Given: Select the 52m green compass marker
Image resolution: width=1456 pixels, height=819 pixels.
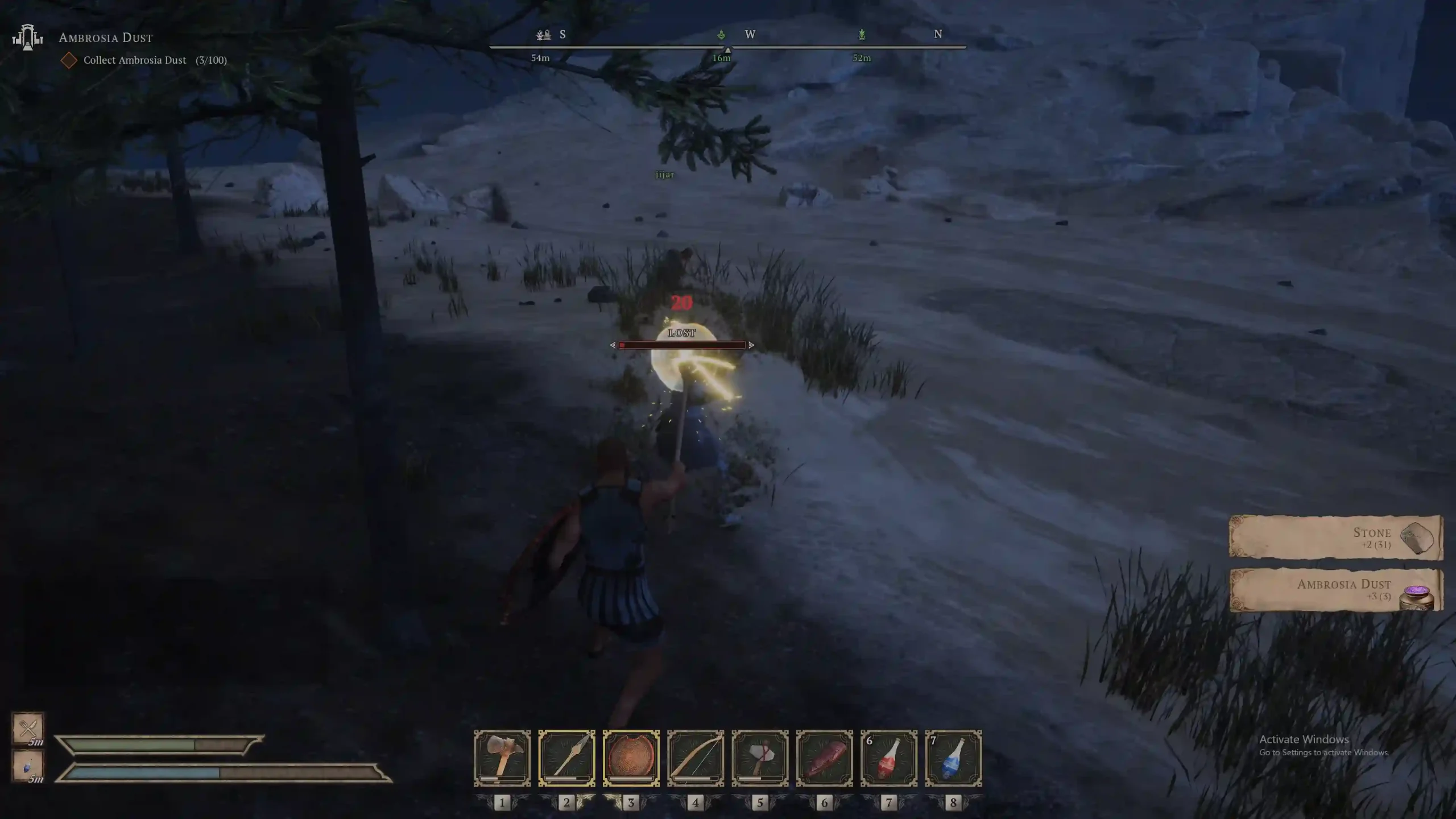Looking at the screenshot, I should click(862, 35).
